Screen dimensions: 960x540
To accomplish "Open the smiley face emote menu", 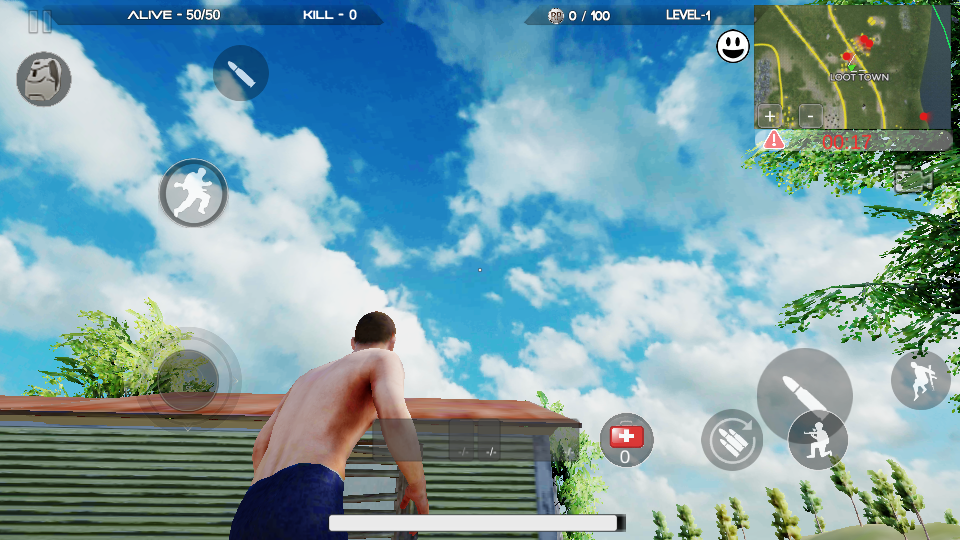I will (733, 46).
